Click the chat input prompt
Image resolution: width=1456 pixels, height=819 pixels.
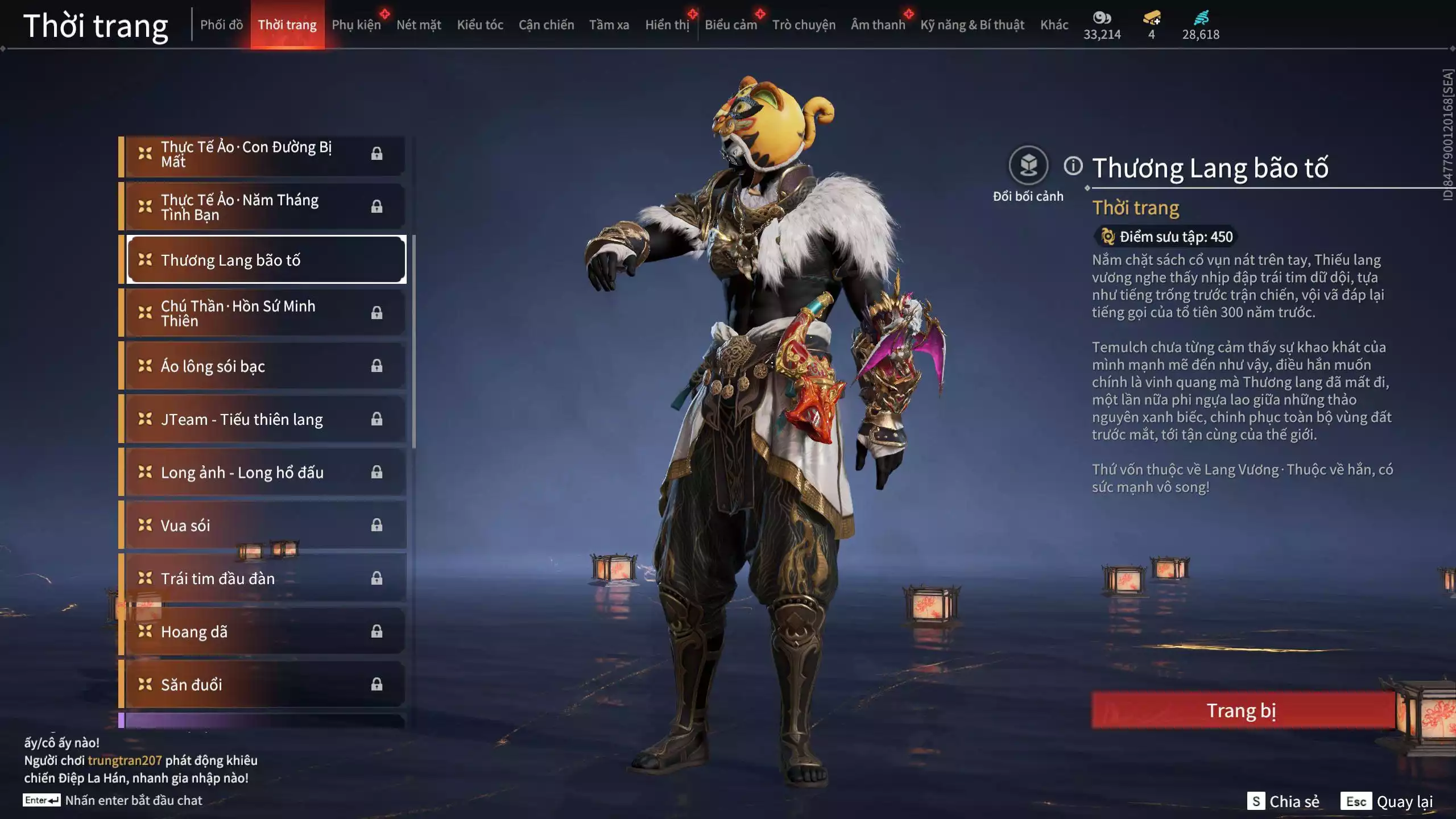click(x=133, y=800)
